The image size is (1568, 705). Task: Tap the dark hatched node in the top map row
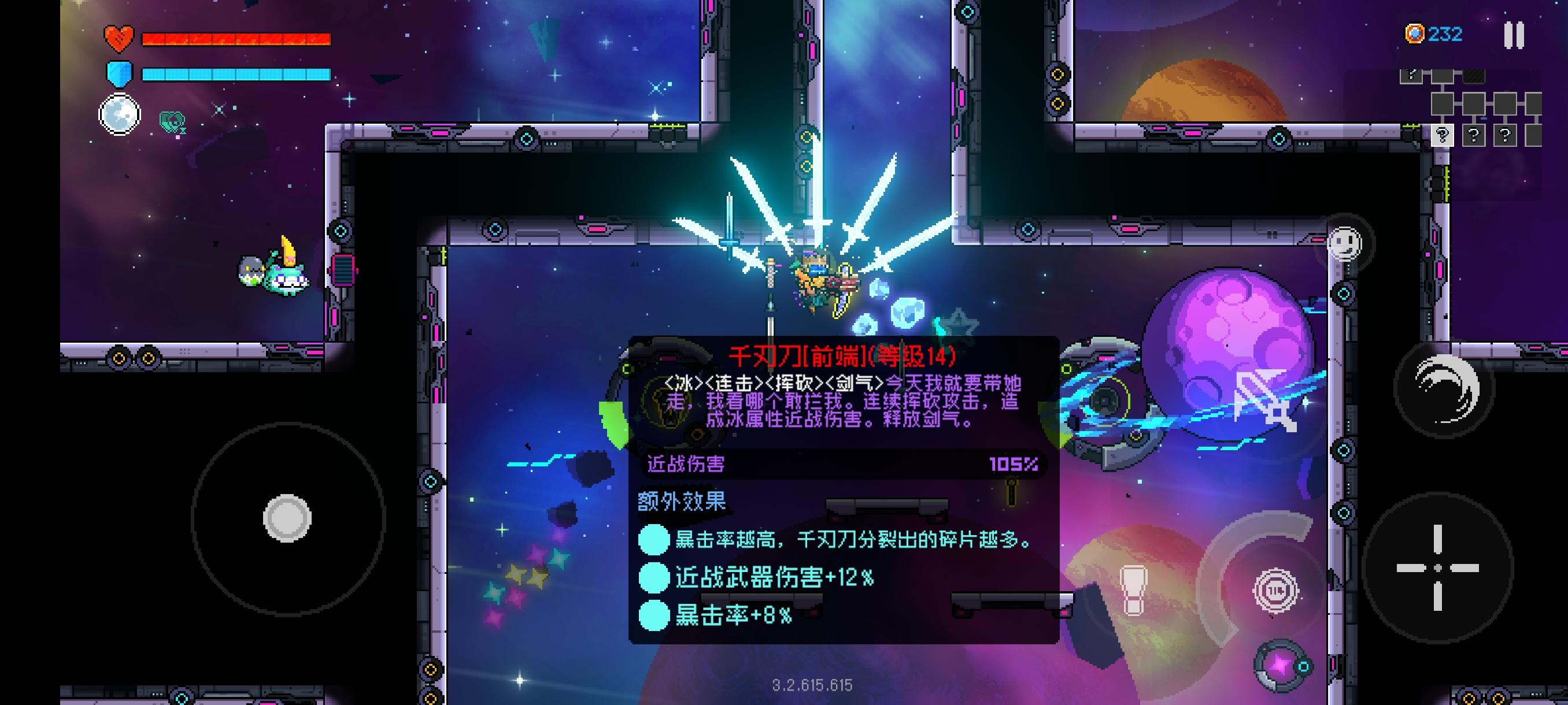1474,77
